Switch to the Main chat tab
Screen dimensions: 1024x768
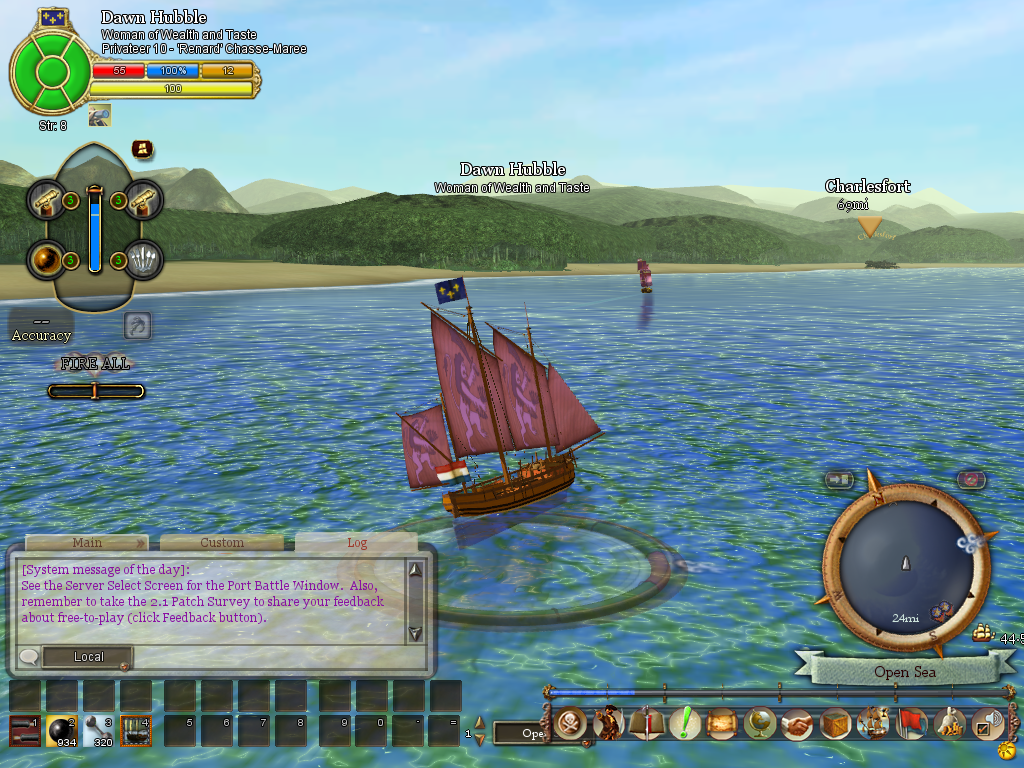[87, 543]
